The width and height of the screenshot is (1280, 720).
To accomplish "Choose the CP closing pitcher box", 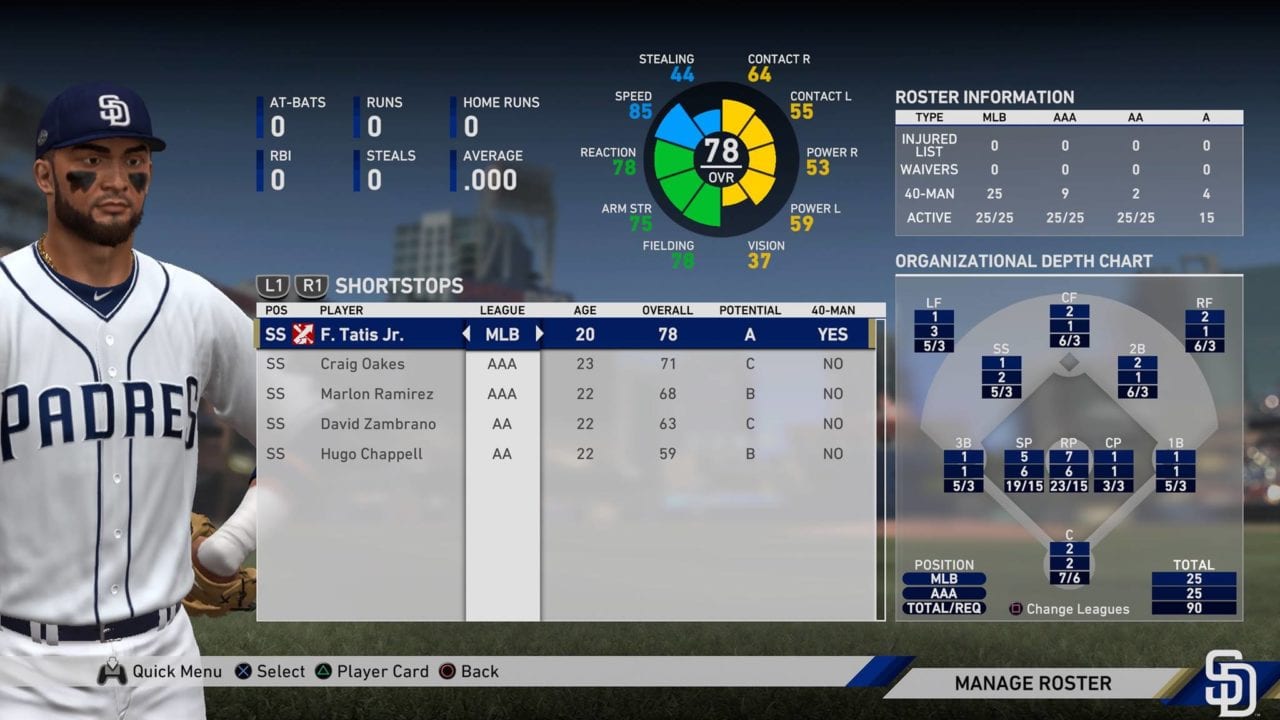I will click(1113, 471).
